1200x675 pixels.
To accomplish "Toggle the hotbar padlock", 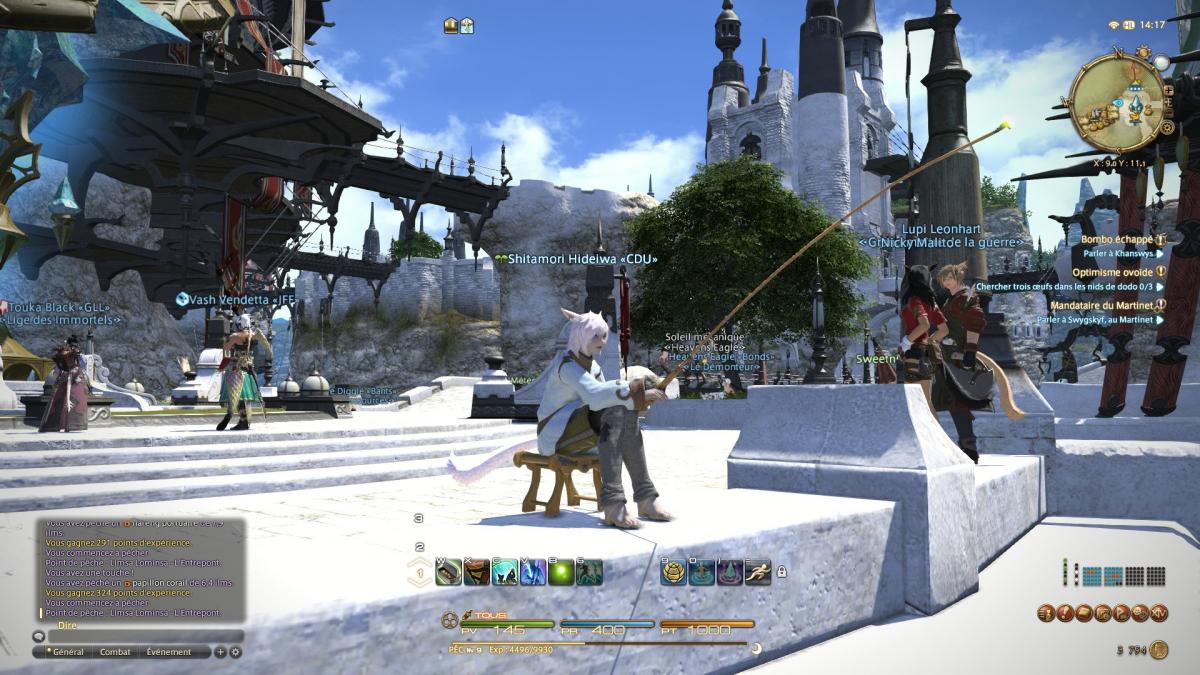I will click(x=781, y=571).
